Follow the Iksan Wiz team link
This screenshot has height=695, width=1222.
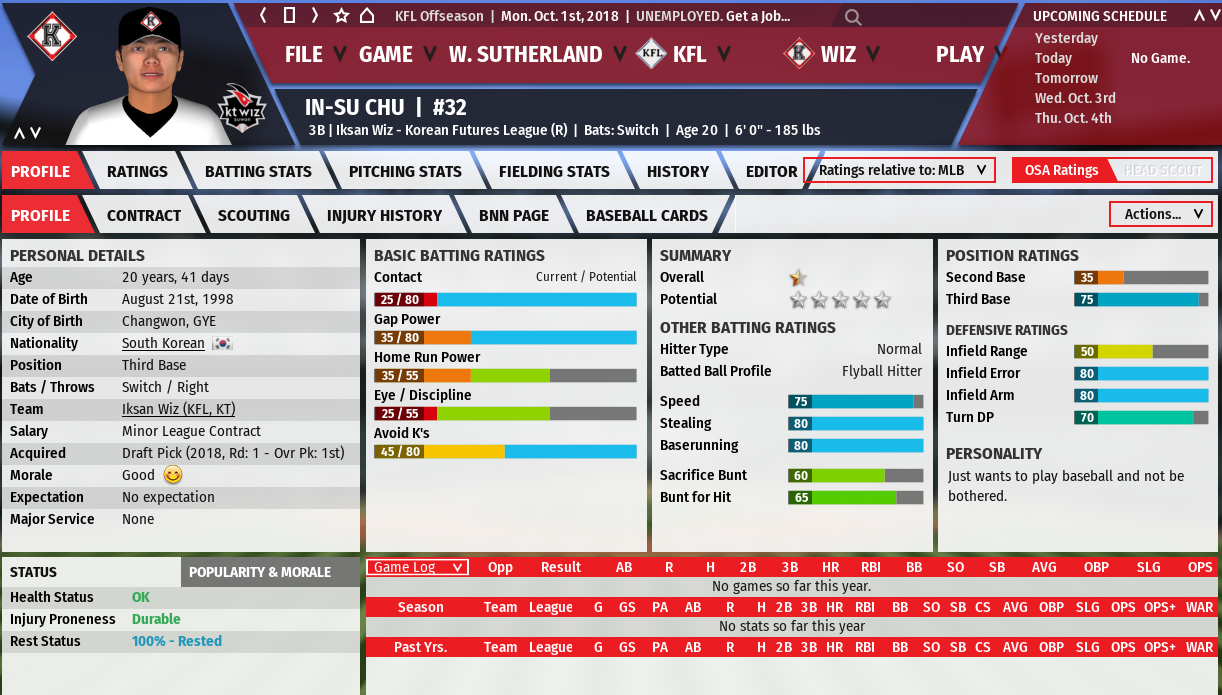[178, 409]
